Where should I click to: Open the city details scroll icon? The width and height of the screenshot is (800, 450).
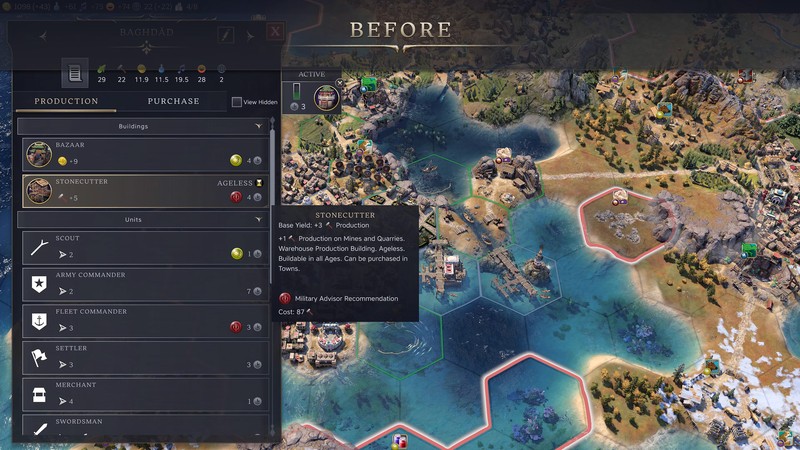[x=74, y=73]
